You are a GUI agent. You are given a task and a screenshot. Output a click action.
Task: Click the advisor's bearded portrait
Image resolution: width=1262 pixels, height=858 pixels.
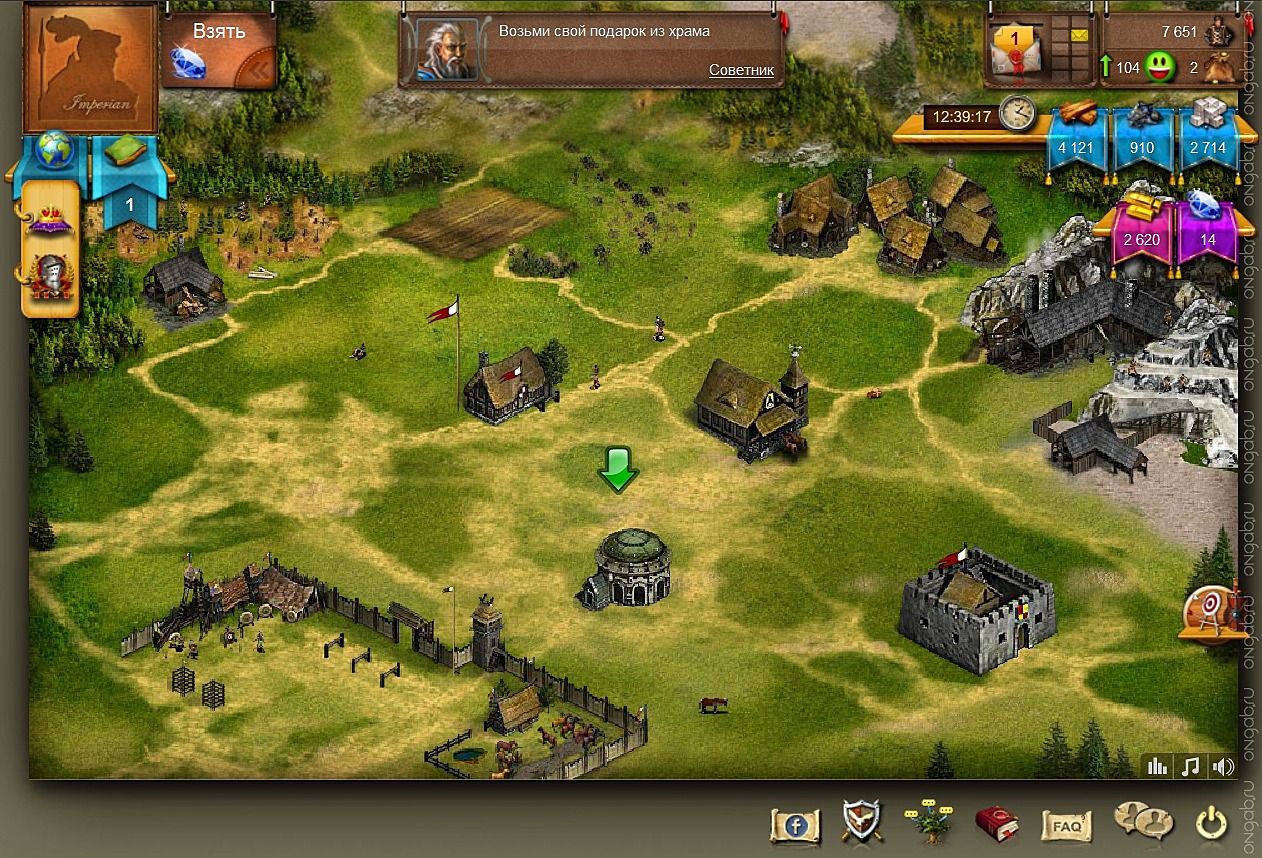pyautogui.click(x=446, y=50)
